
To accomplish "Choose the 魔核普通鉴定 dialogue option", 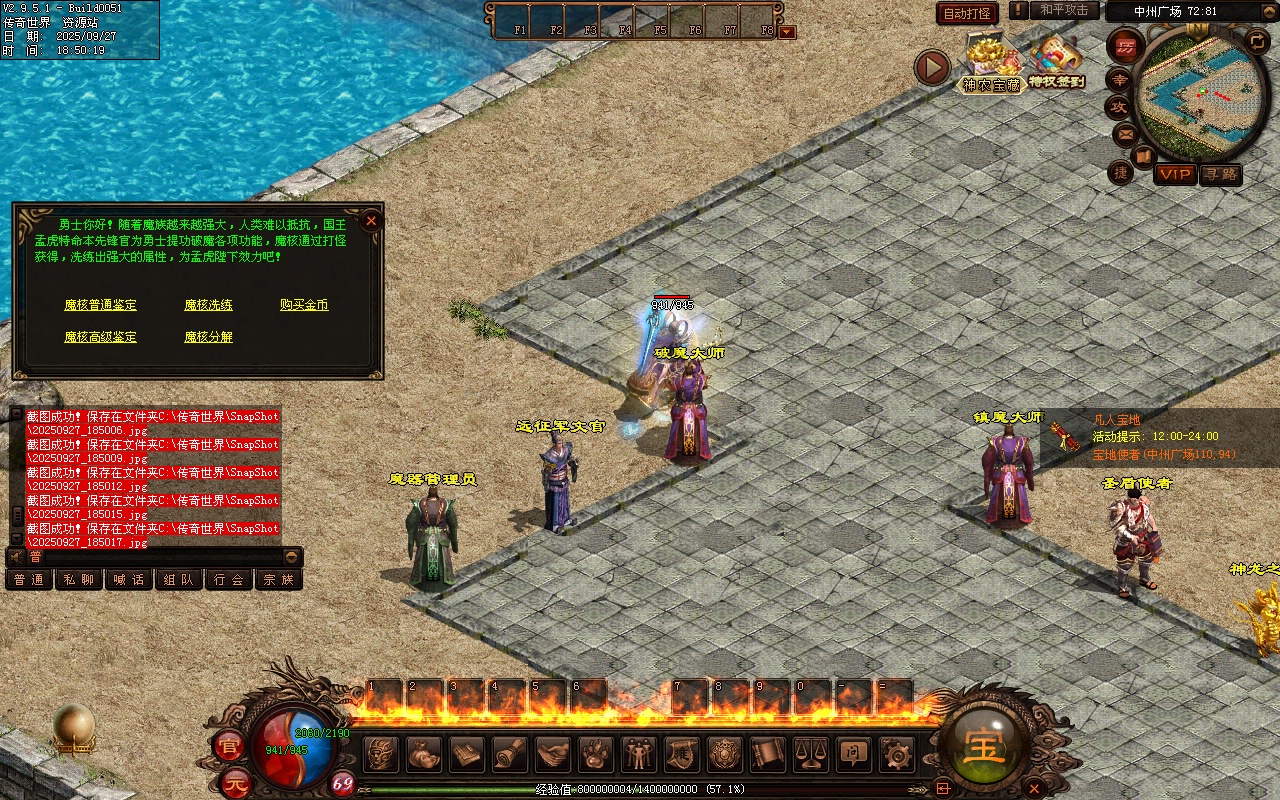I will tap(100, 305).
